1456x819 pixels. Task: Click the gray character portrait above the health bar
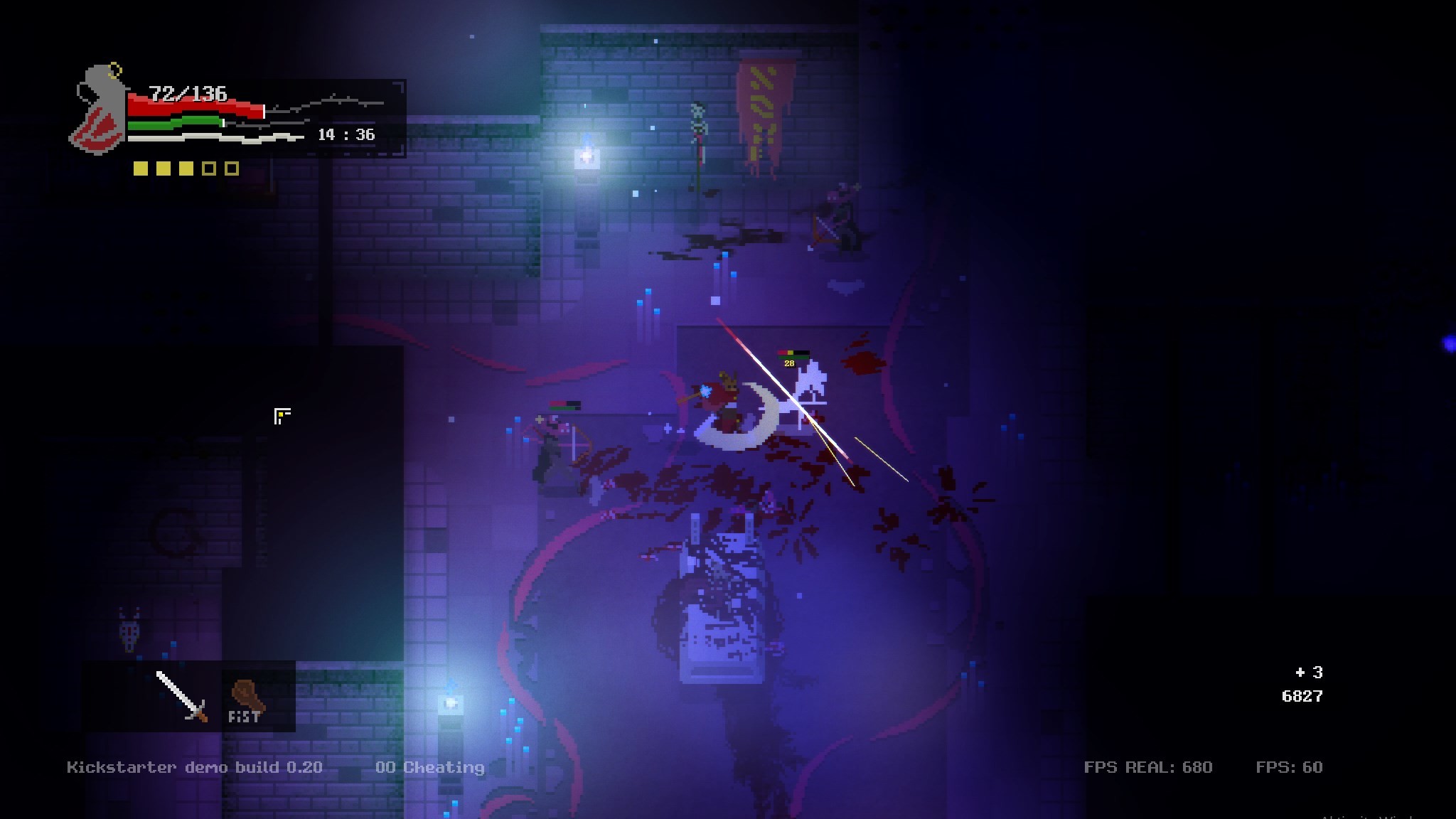click(100, 114)
